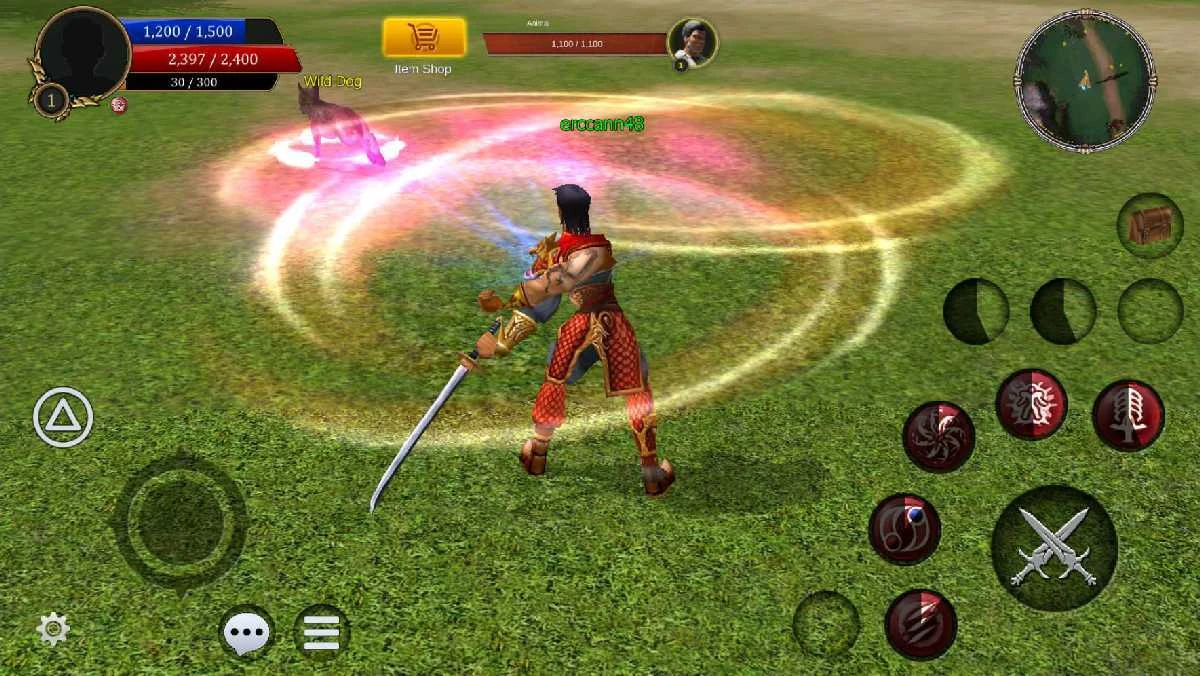Open the Item Shop
1200x676 pixels.
coord(424,39)
